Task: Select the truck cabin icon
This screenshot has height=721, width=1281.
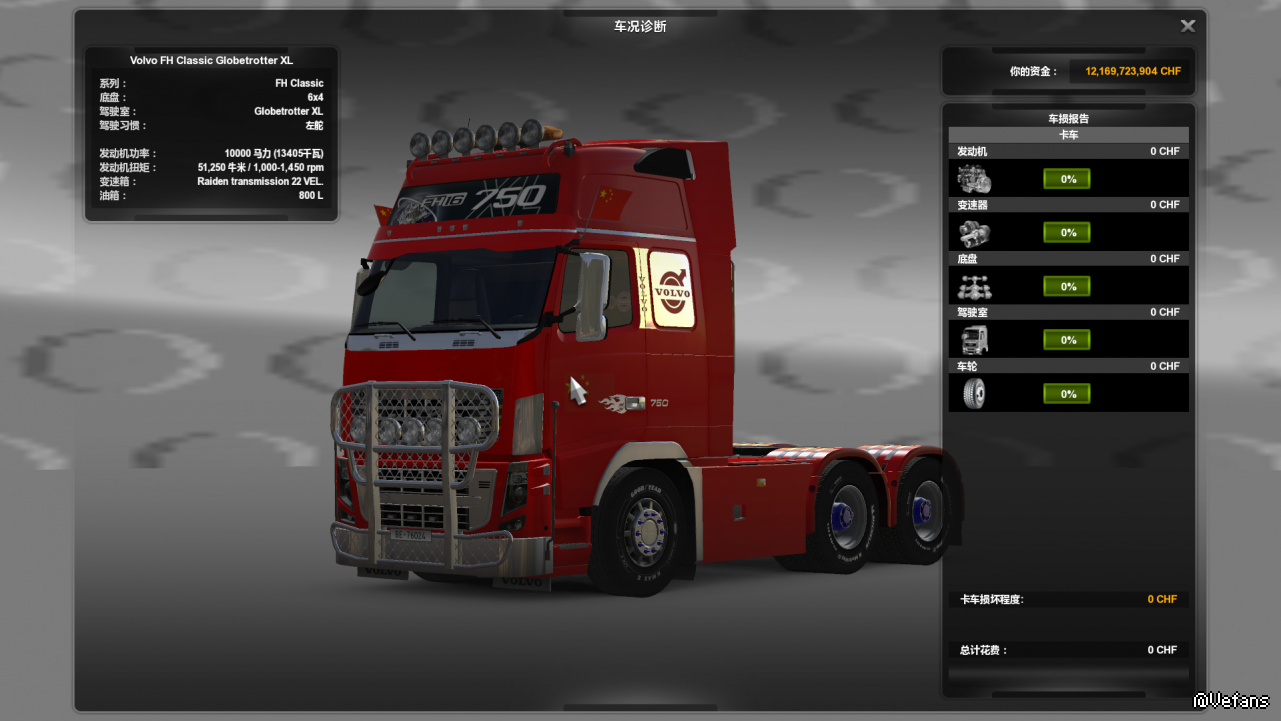Action: pyautogui.click(x=974, y=341)
